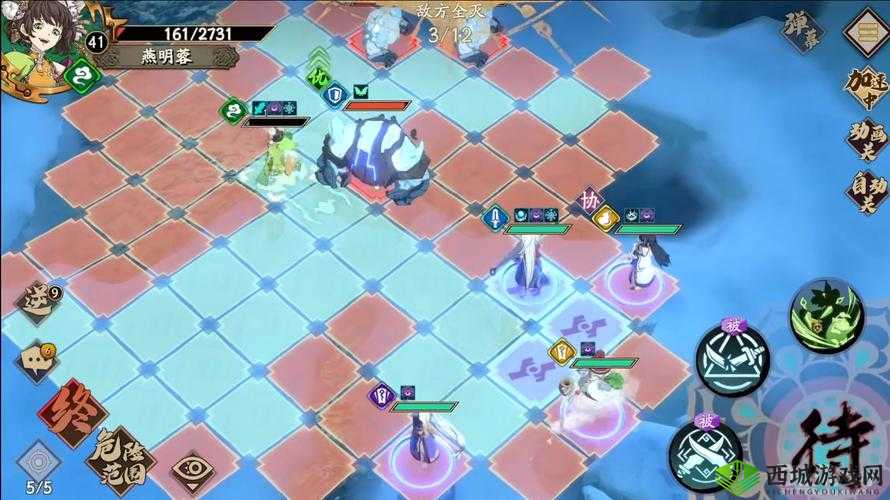Image resolution: width=890 pixels, height=500 pixels.
Task: Click the 送 button with 9 badge
Action: tap(39, 298)
